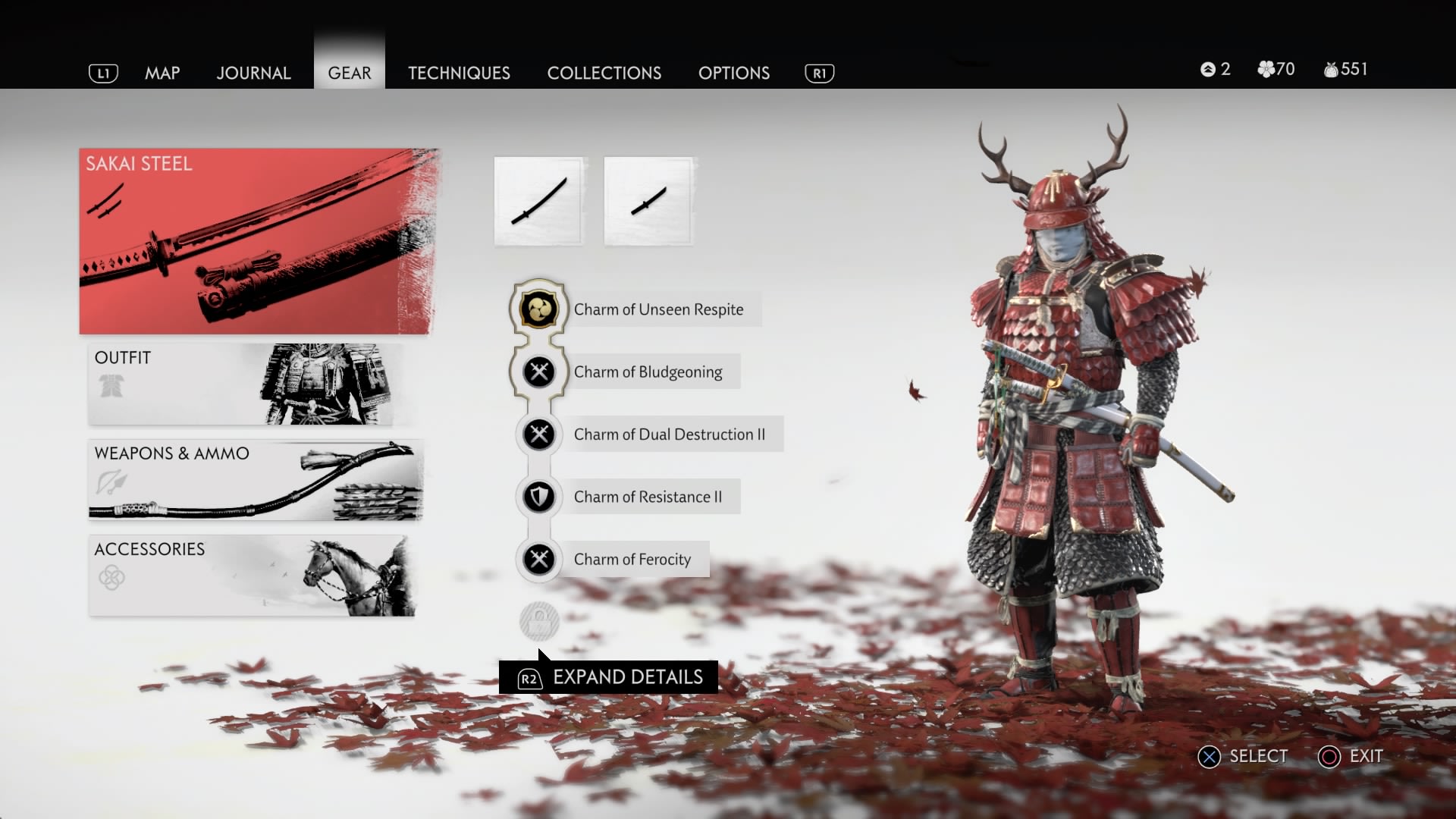Select the Gear tab
The width and height of the screenshot is (1456, 819).
[x=350, y=73]
